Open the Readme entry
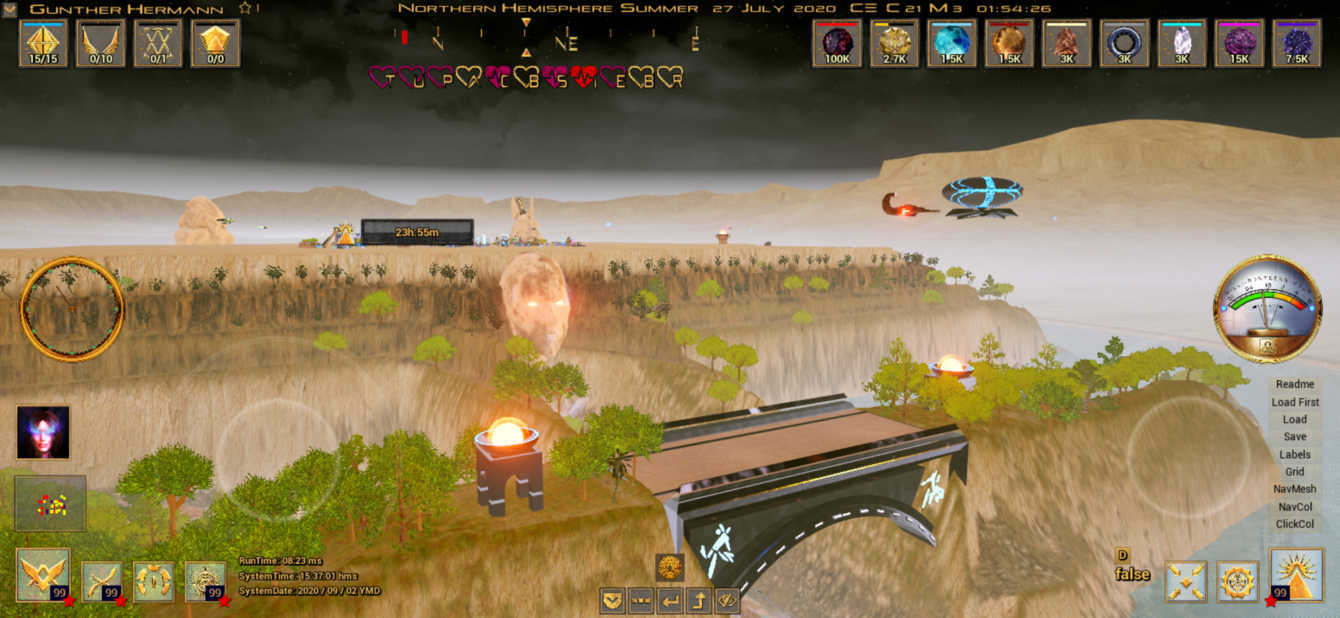Screen dimensions: 1340x618 [1295, 384]
